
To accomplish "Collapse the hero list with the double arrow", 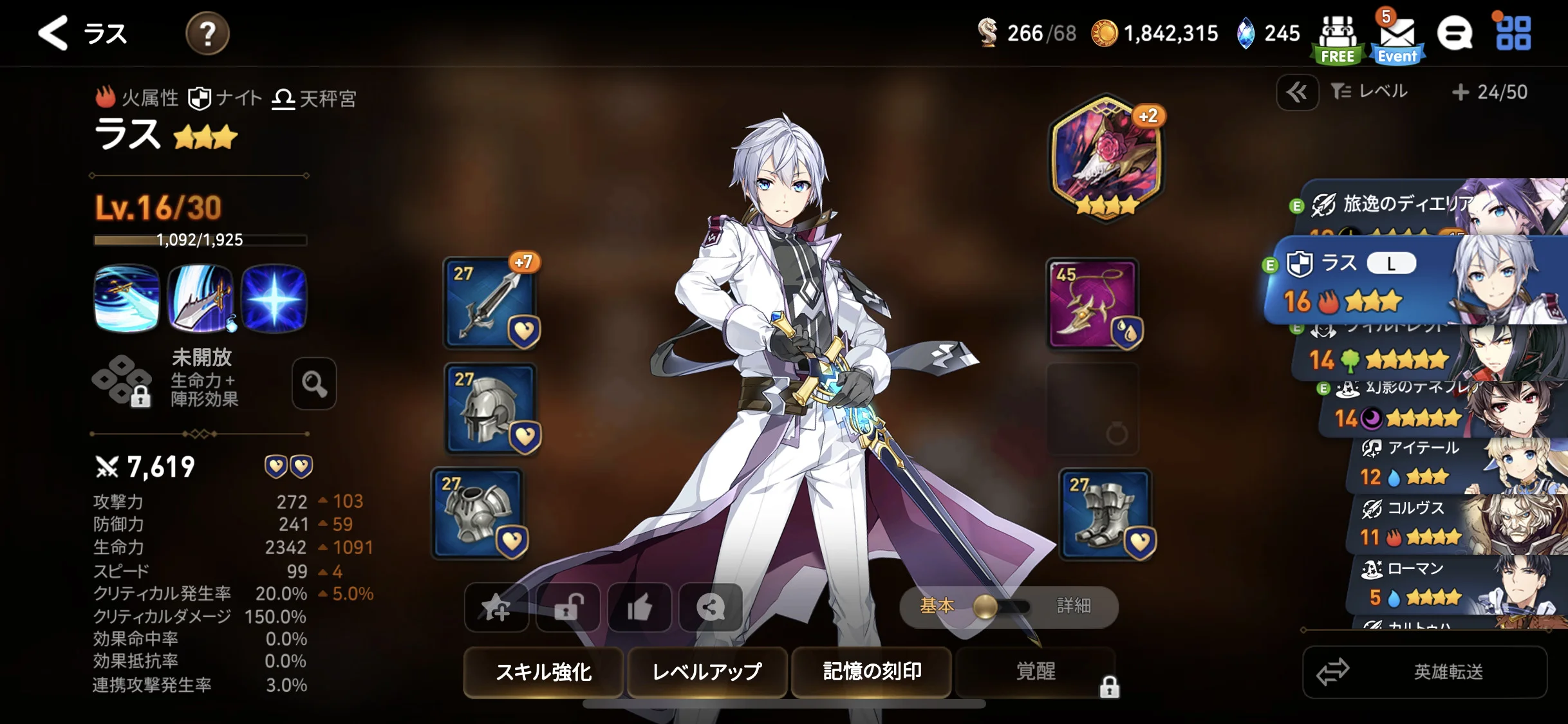I will tap(1297, 93).
